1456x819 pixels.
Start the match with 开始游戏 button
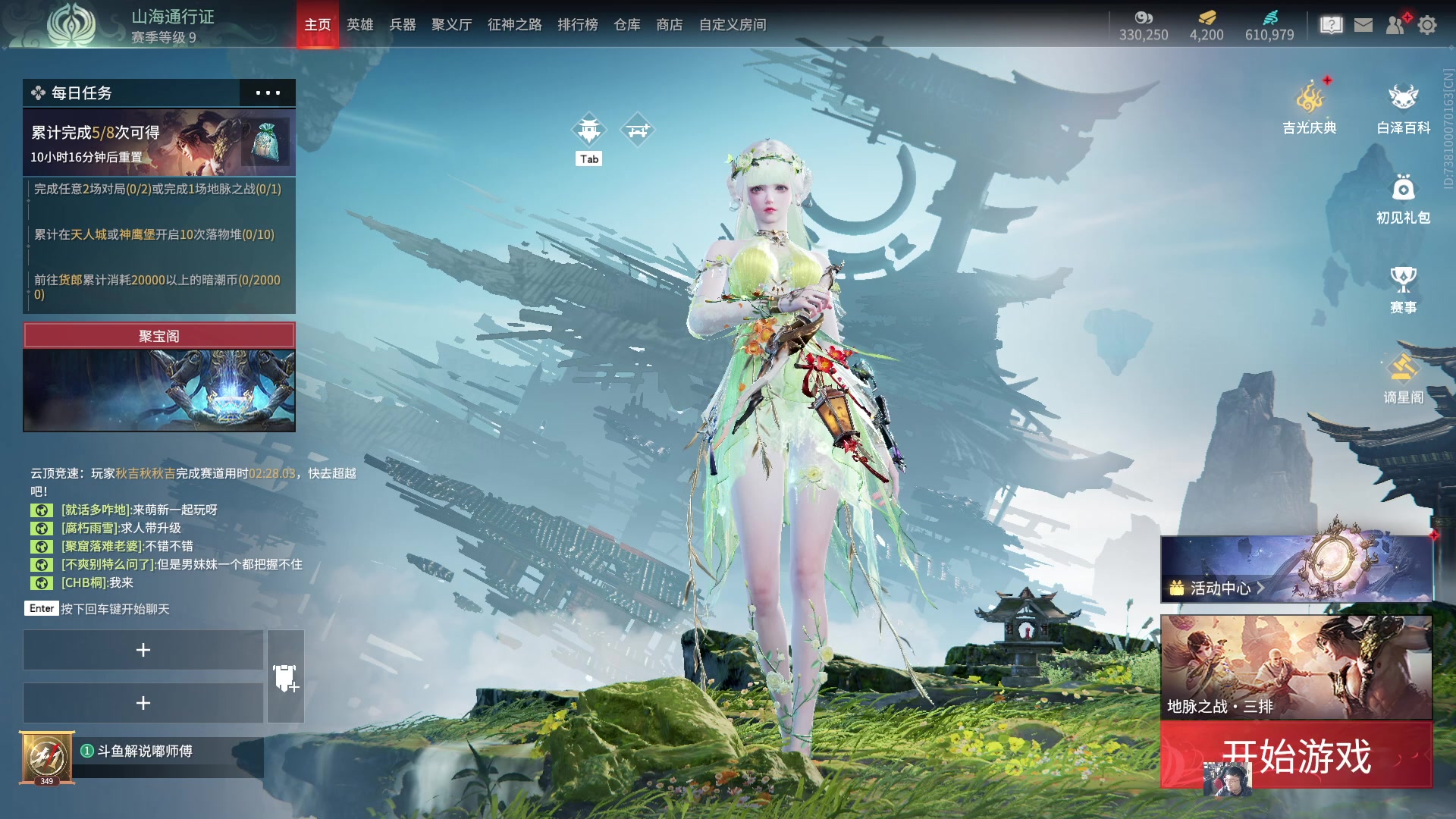click(x=1296, y=755)
